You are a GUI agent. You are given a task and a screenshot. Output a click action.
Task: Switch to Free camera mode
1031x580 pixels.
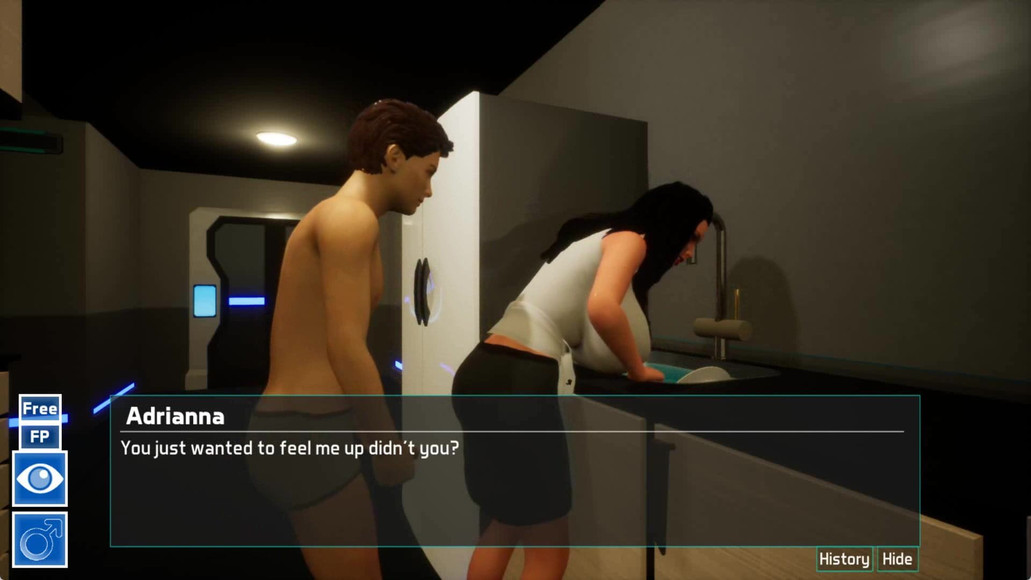[40, 408]
